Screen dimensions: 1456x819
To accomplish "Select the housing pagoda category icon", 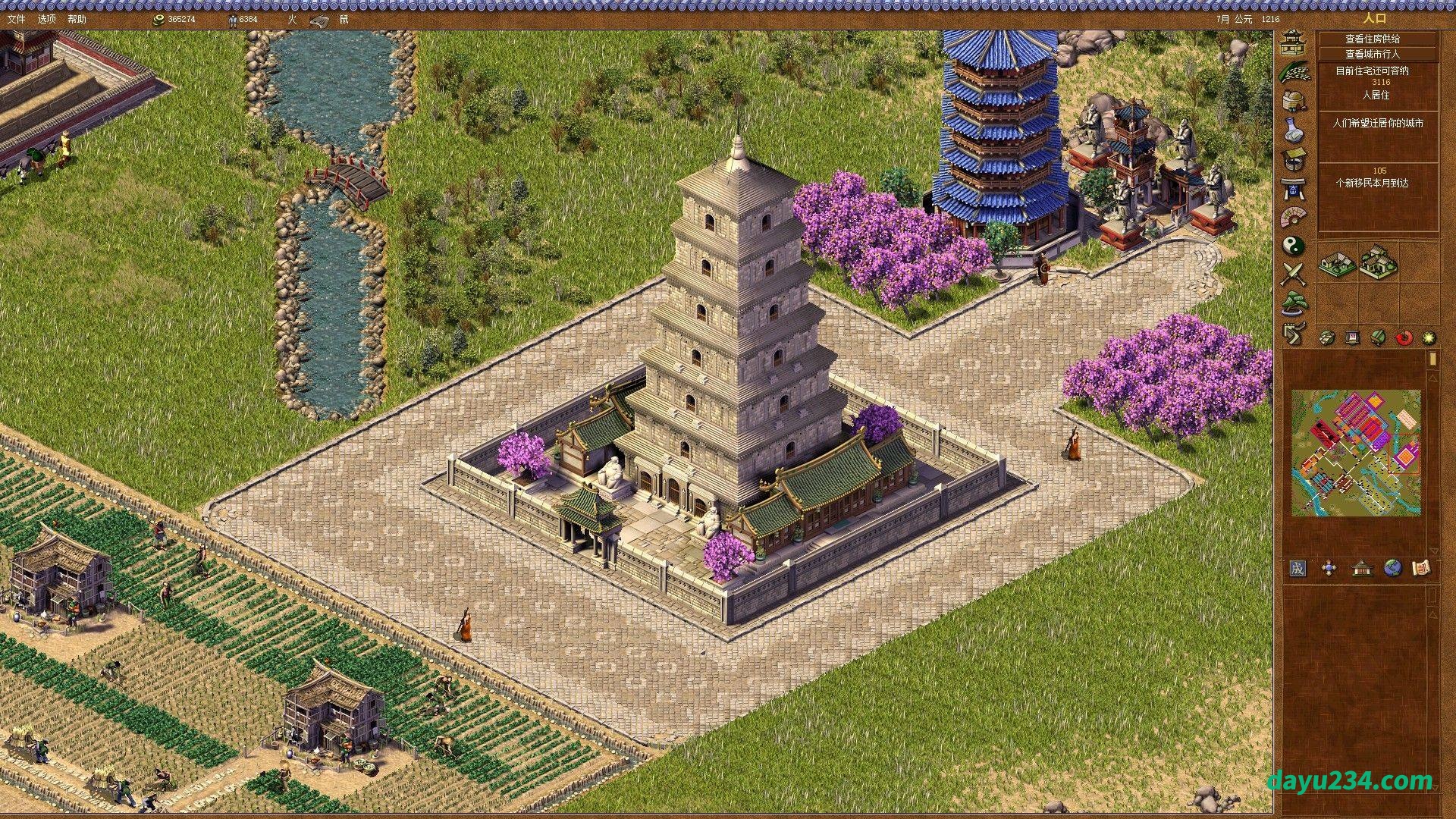I will (1292, 42).
